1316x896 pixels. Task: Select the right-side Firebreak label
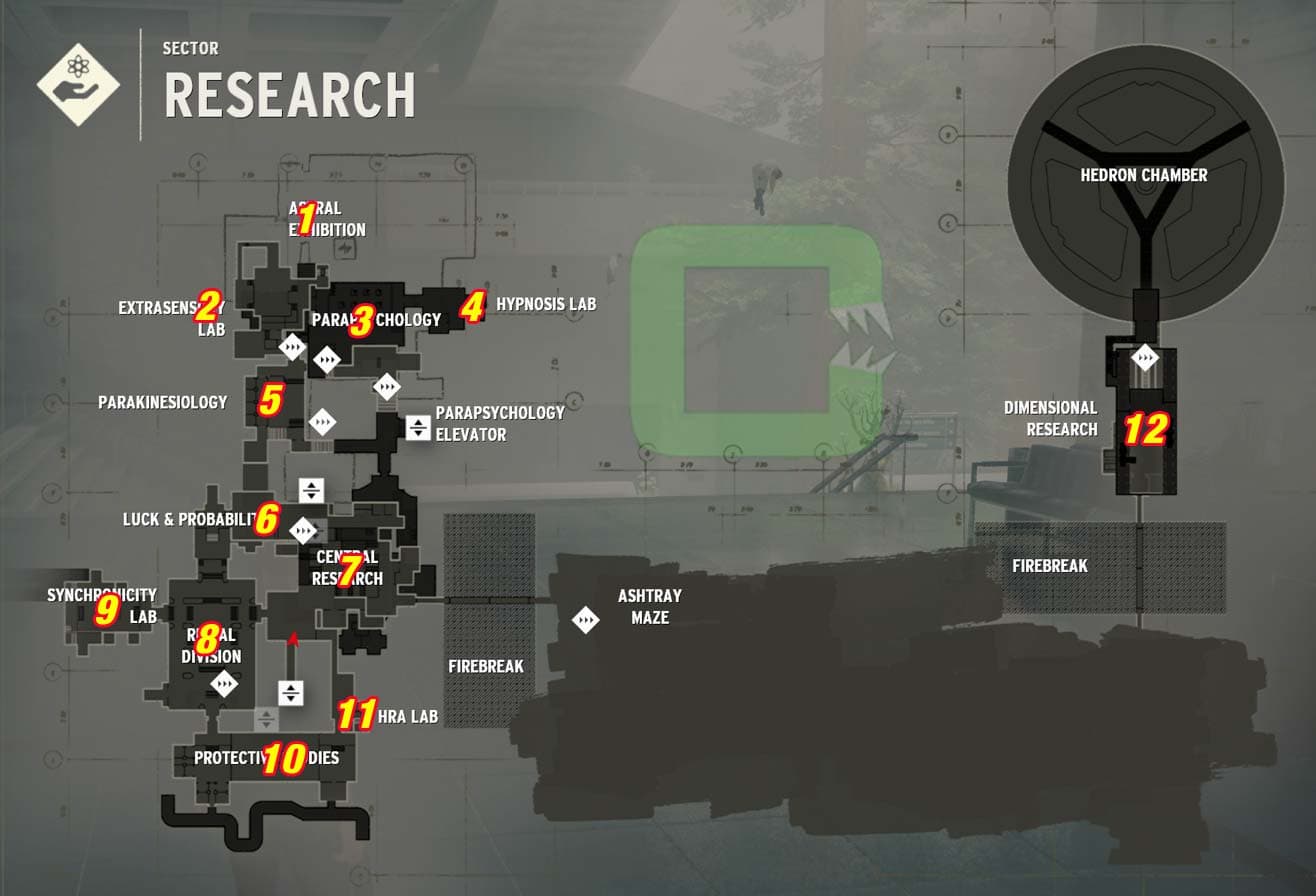pos(1051,565)
